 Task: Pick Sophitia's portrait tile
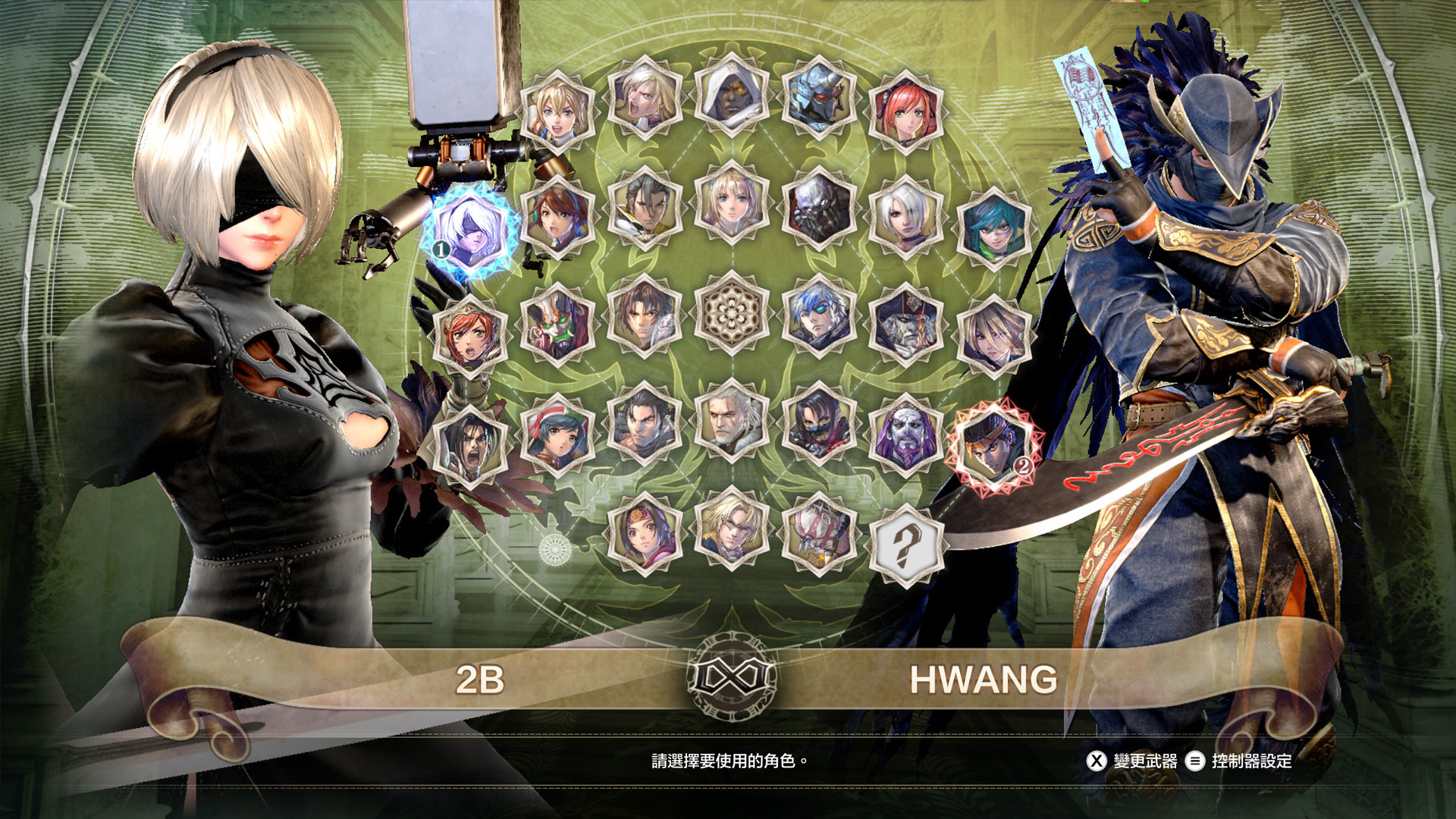click(732, 205)
